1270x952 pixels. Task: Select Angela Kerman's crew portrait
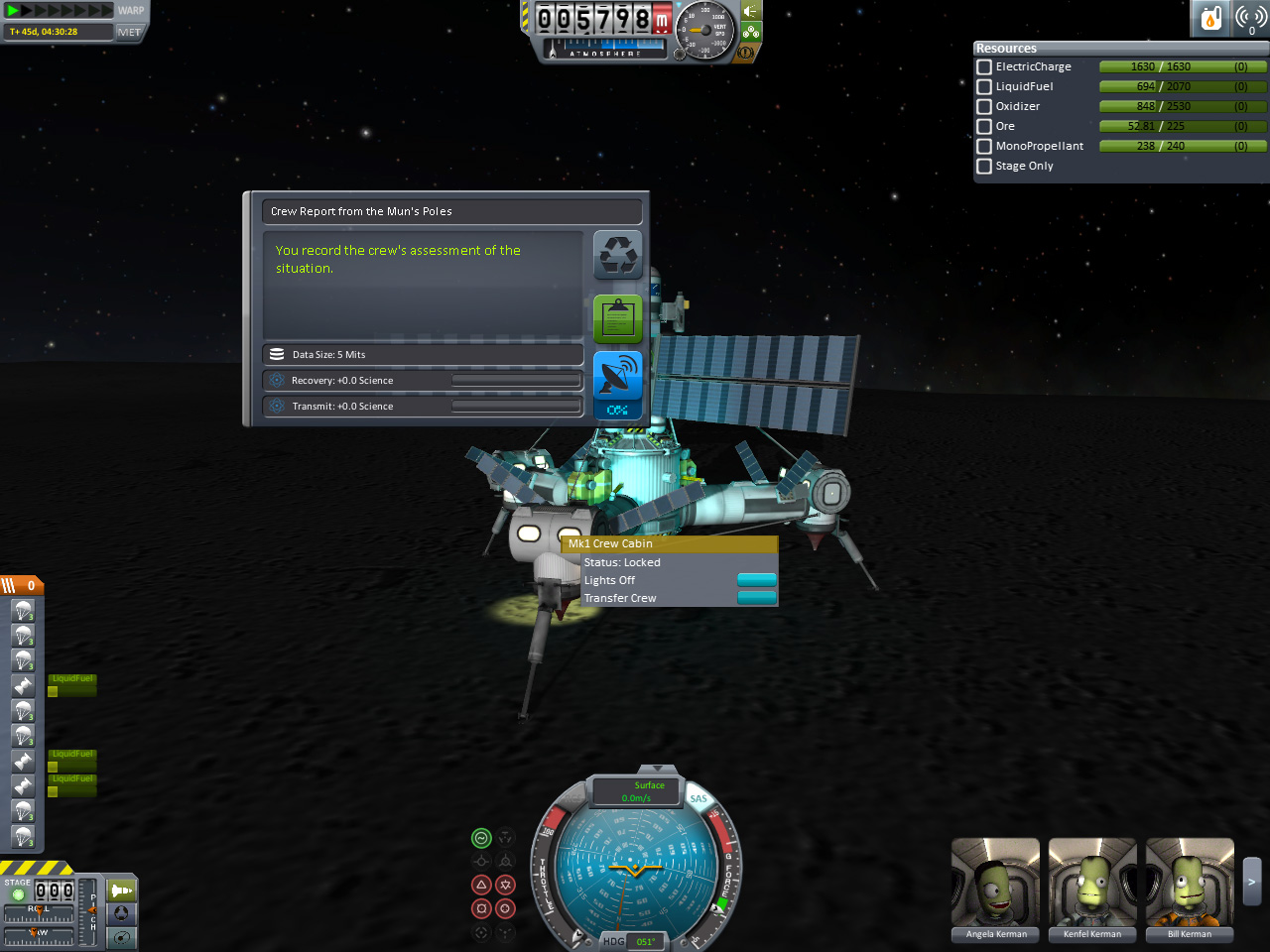tap(995, 883)
